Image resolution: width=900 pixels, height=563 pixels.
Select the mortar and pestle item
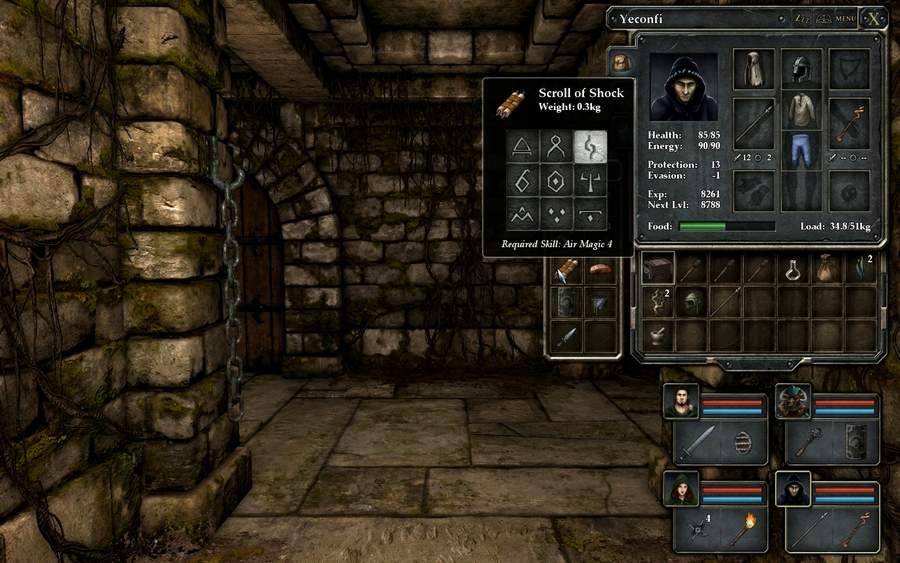coord(657,334)
